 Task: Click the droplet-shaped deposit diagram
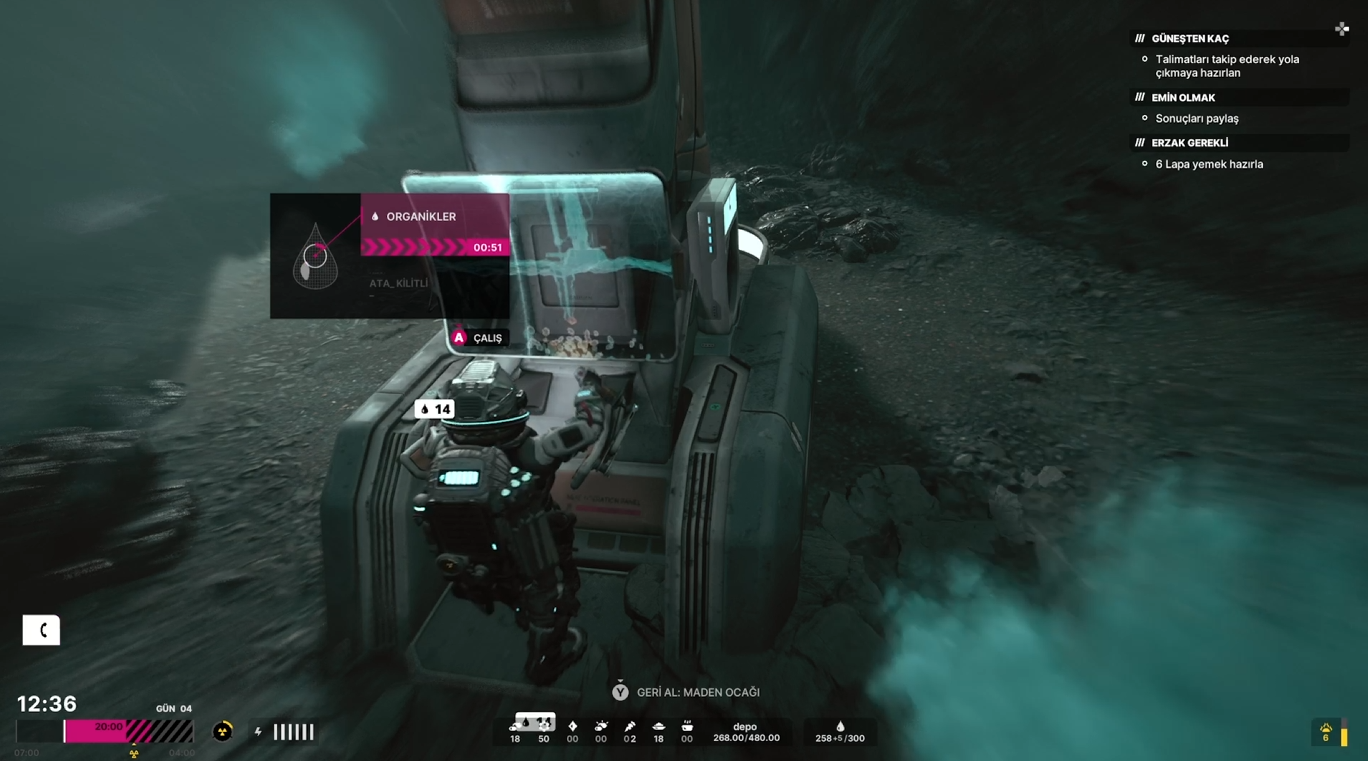point(315,257)
